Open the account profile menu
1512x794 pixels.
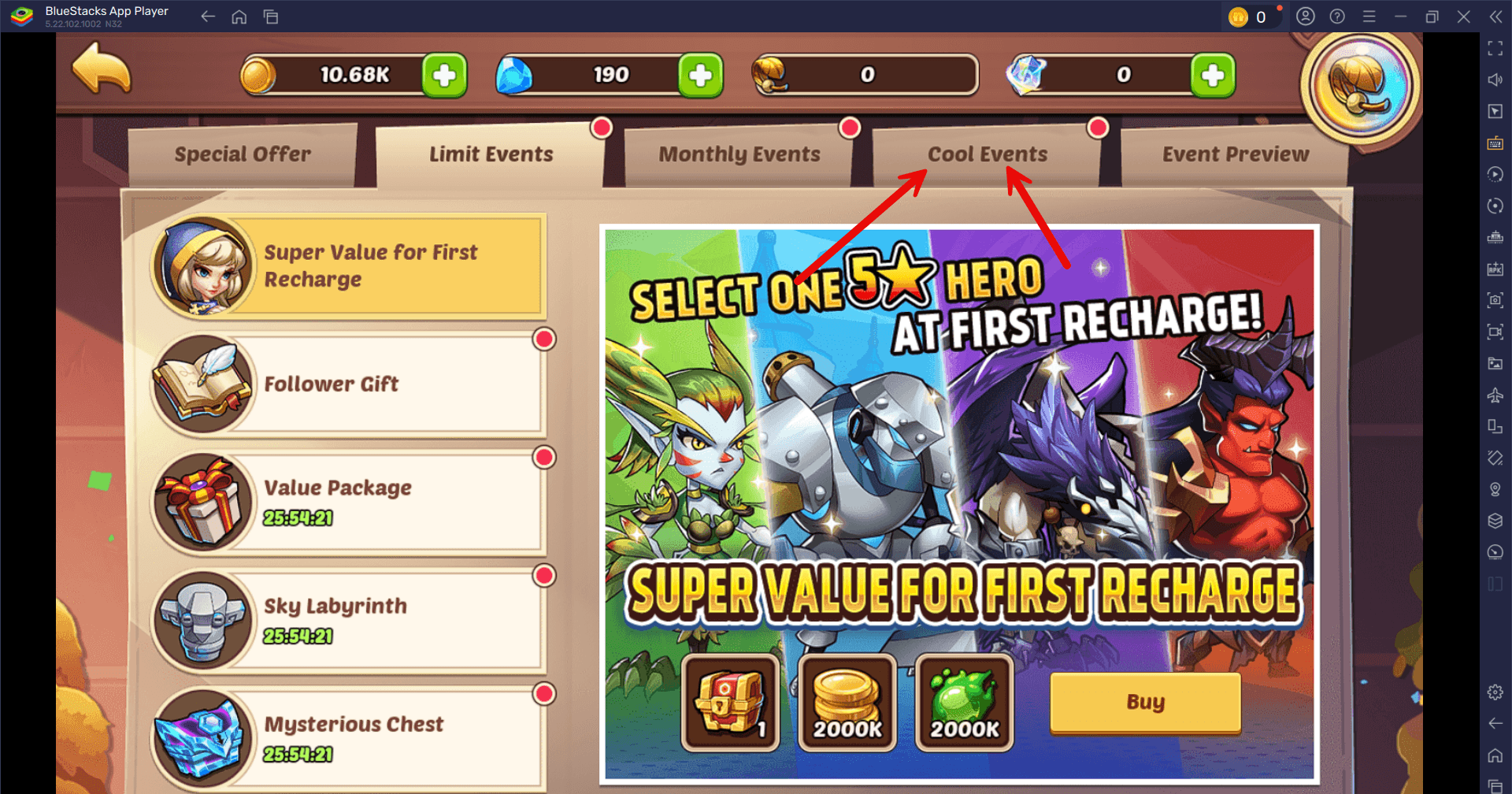(1304, 16)
